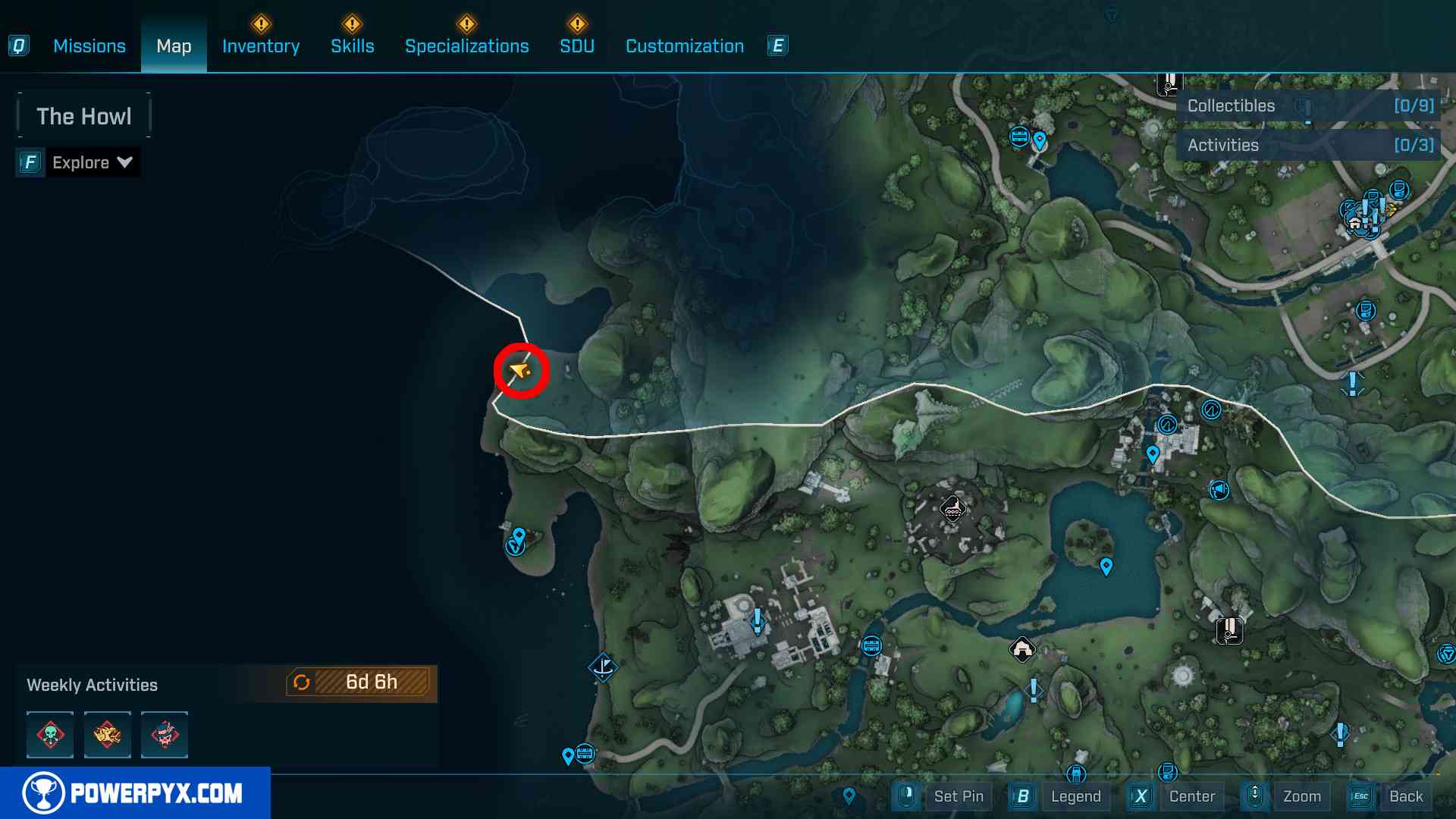Go back using the Back button
1456x819 pixels.
coord(1405,796)
